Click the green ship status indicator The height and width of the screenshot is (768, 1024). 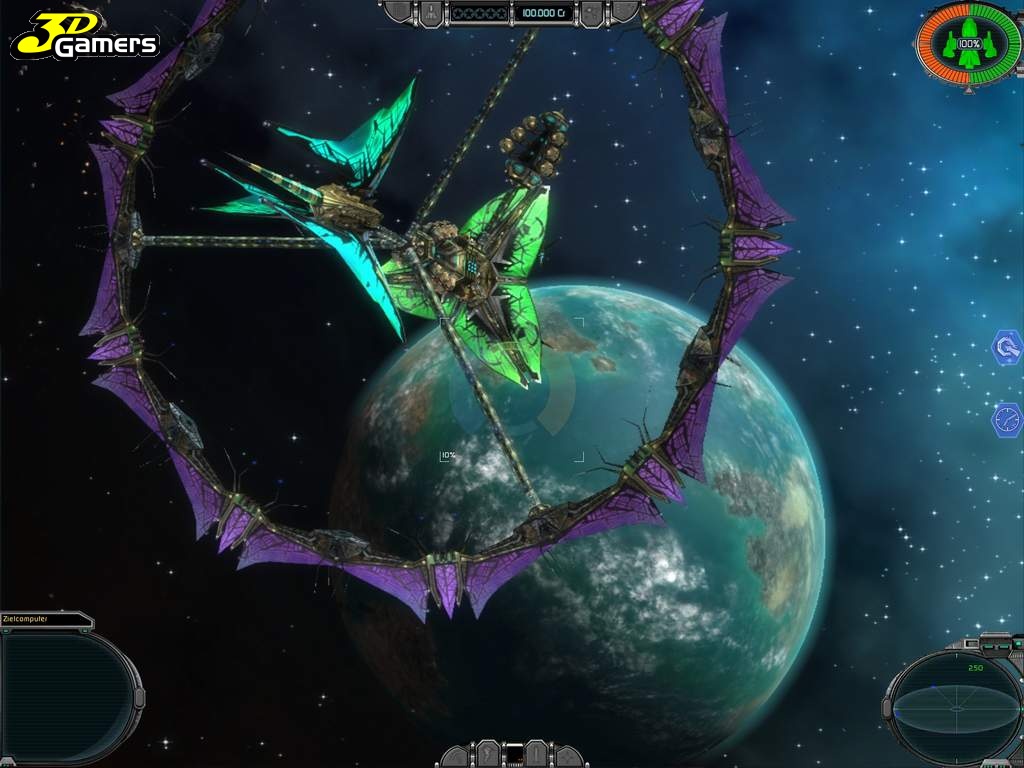click(968, 45)
